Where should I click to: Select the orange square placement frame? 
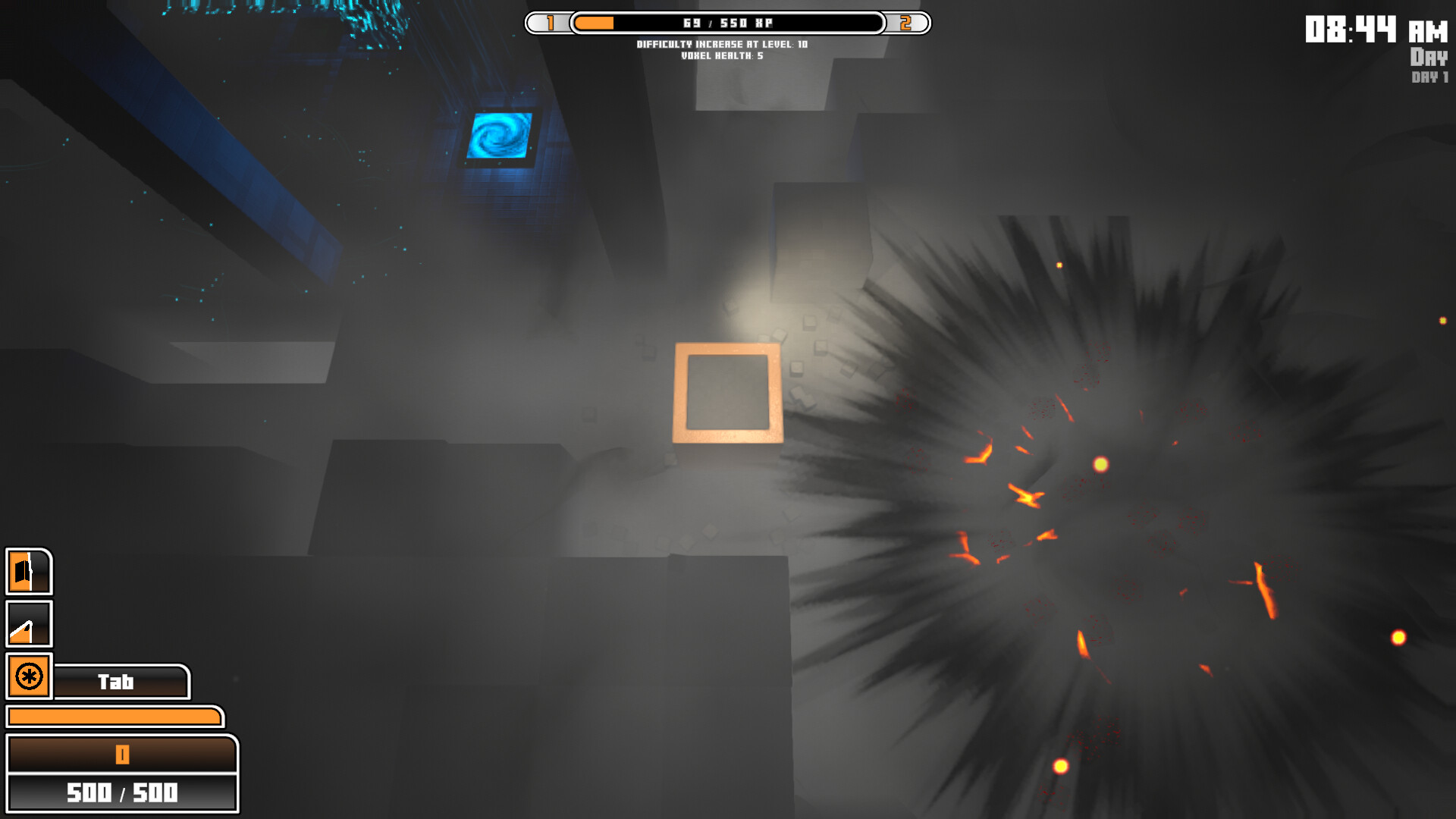tap(729, 392)
